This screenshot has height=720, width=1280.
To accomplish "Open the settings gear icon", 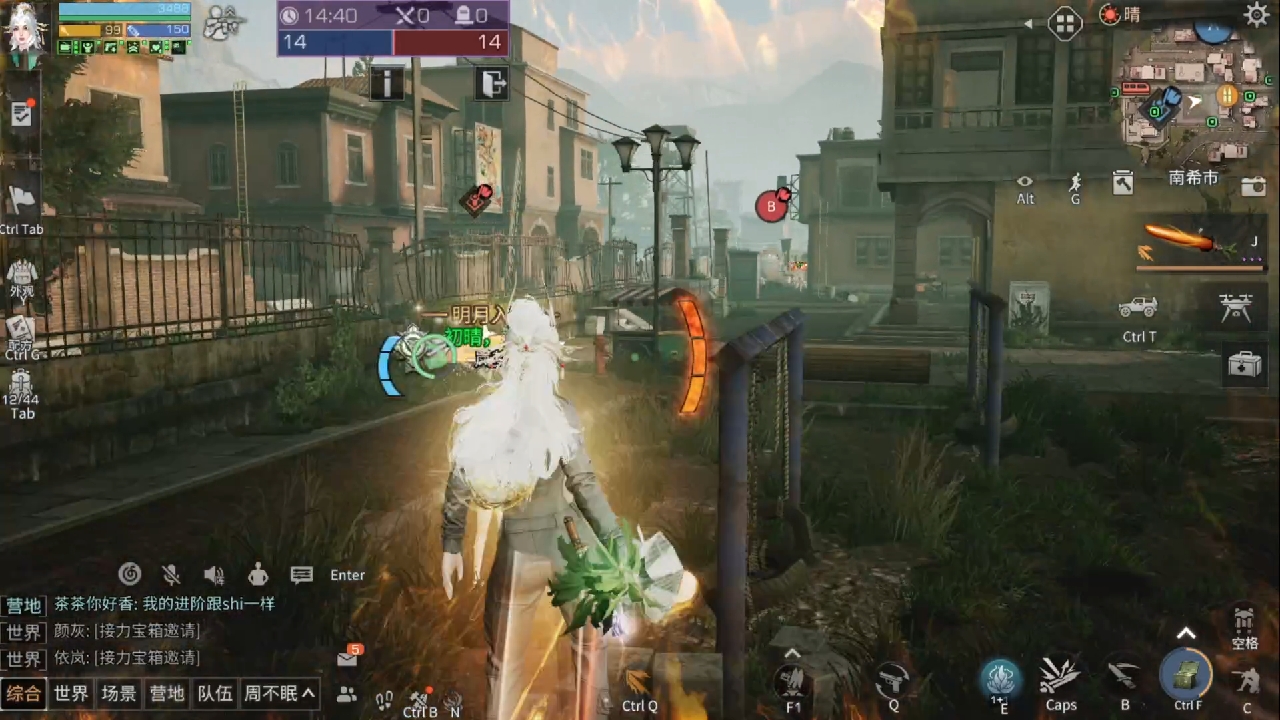I will click(1256, 14).
